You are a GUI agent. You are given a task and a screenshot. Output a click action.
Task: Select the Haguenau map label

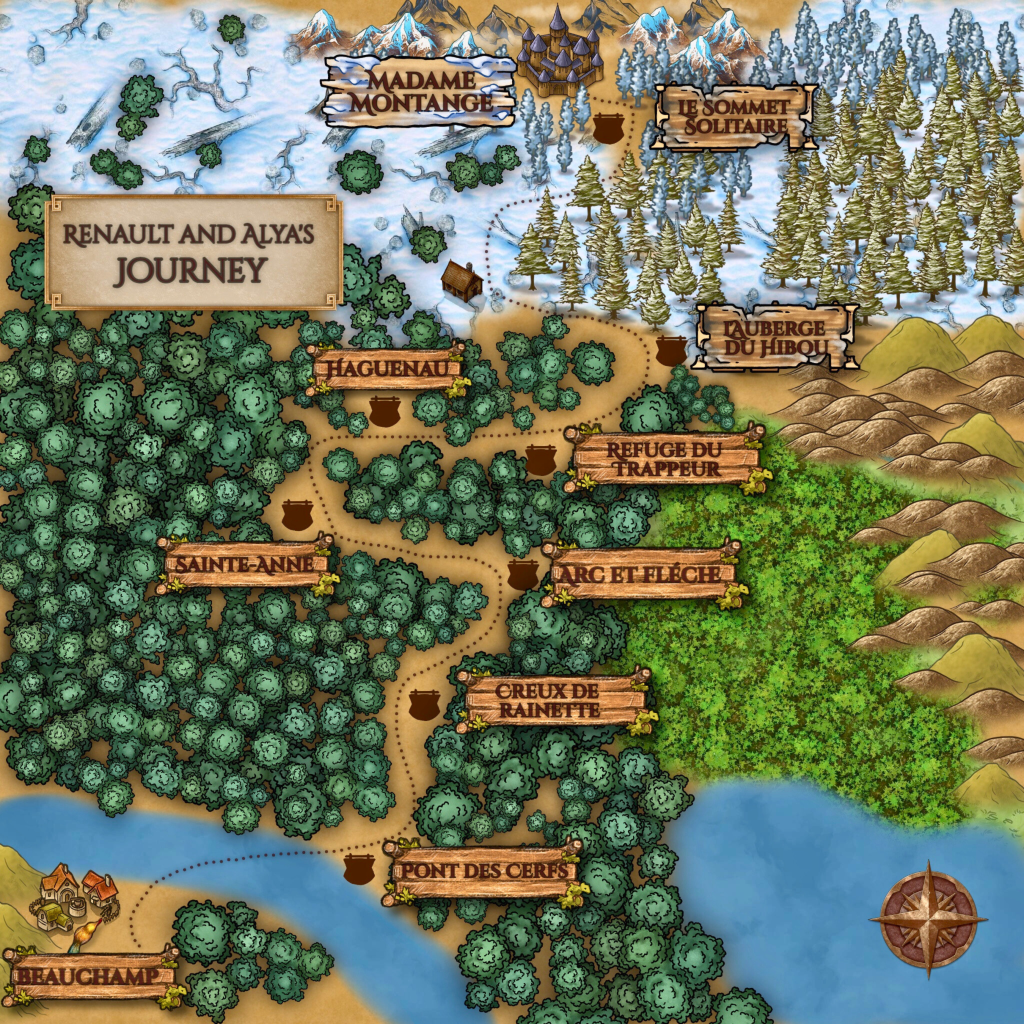[387, 368]
